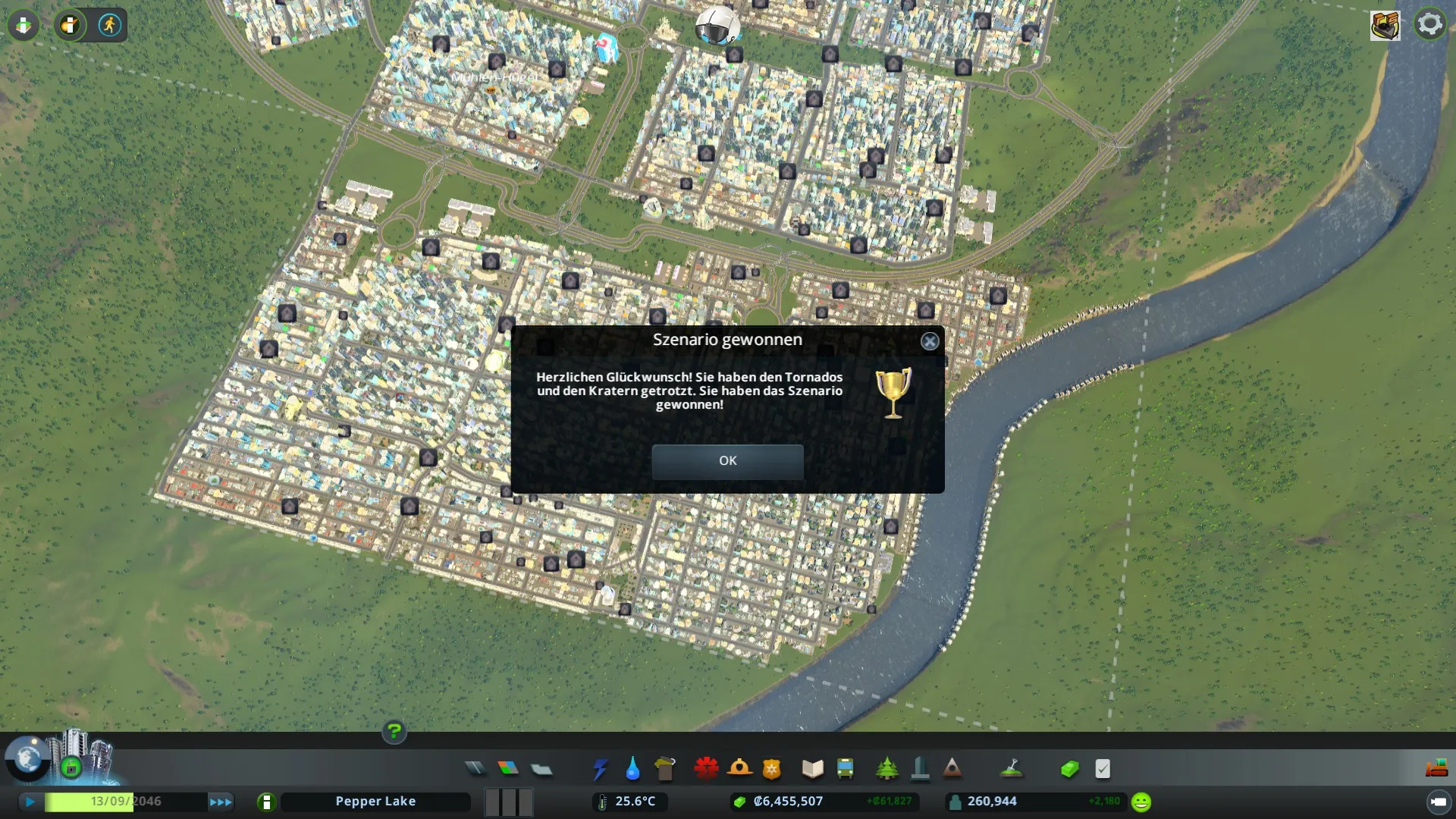Open the water and sewage menu
1456x819 pixels.
tap(632, 769)
